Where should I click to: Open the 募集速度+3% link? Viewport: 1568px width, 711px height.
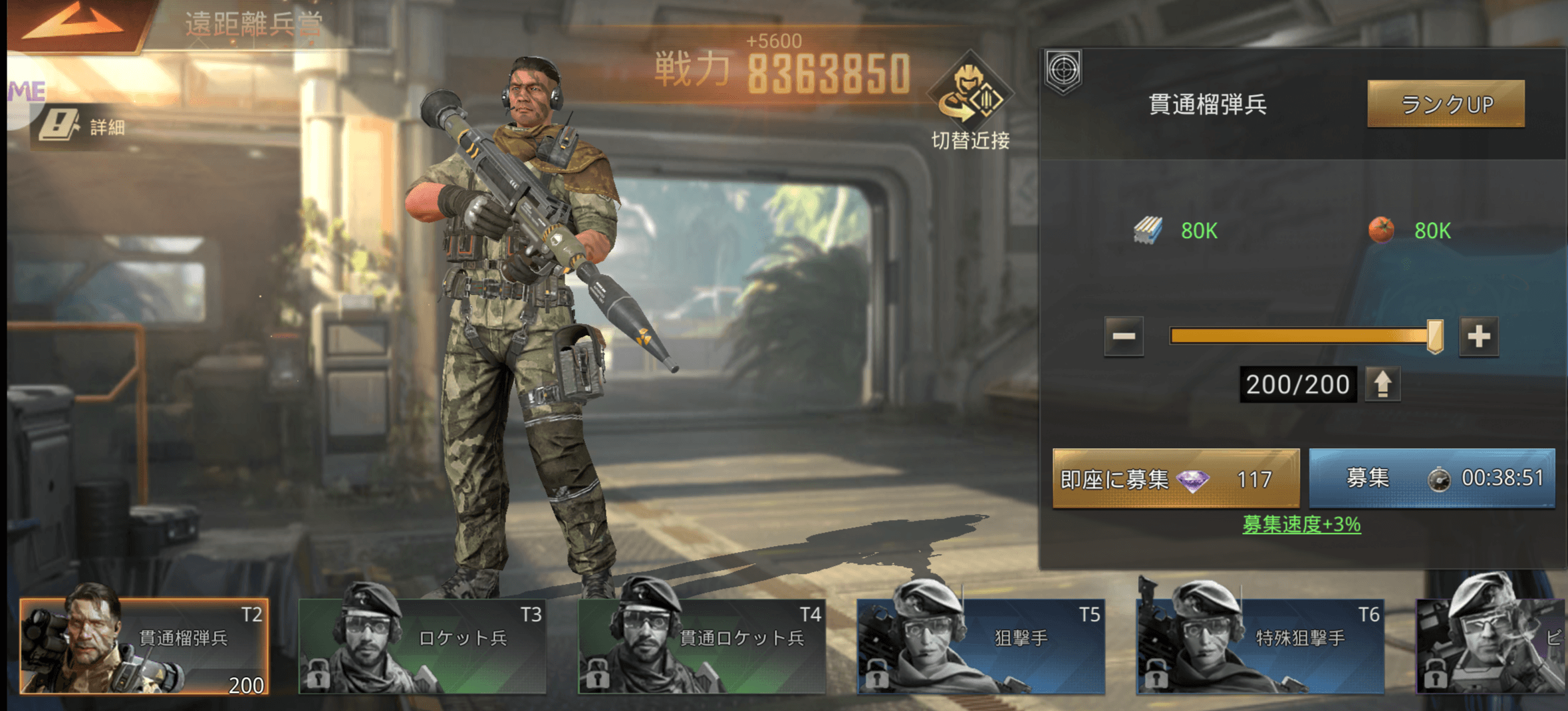(1301, 525)
